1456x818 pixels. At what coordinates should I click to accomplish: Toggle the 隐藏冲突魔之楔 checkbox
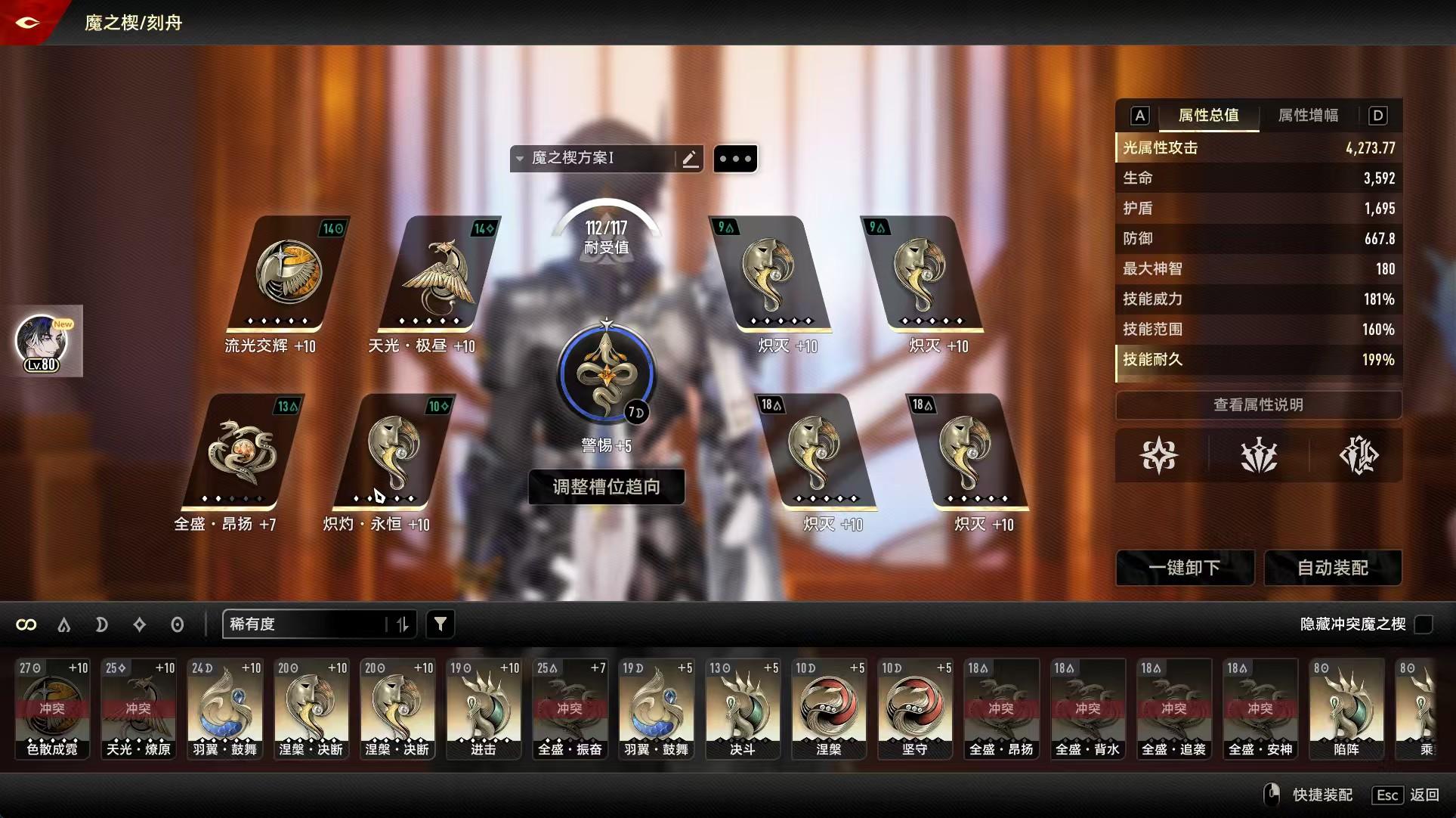point(1424,624)
